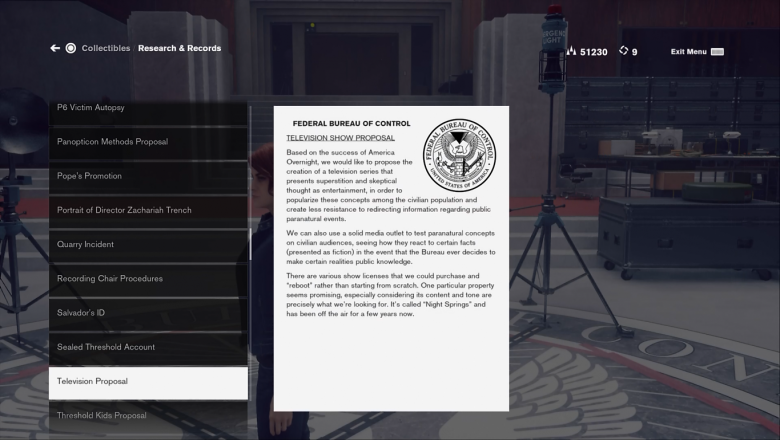Open Pope's Promotion document
Viewport: 780px width, 440px height.
(147, 176)
